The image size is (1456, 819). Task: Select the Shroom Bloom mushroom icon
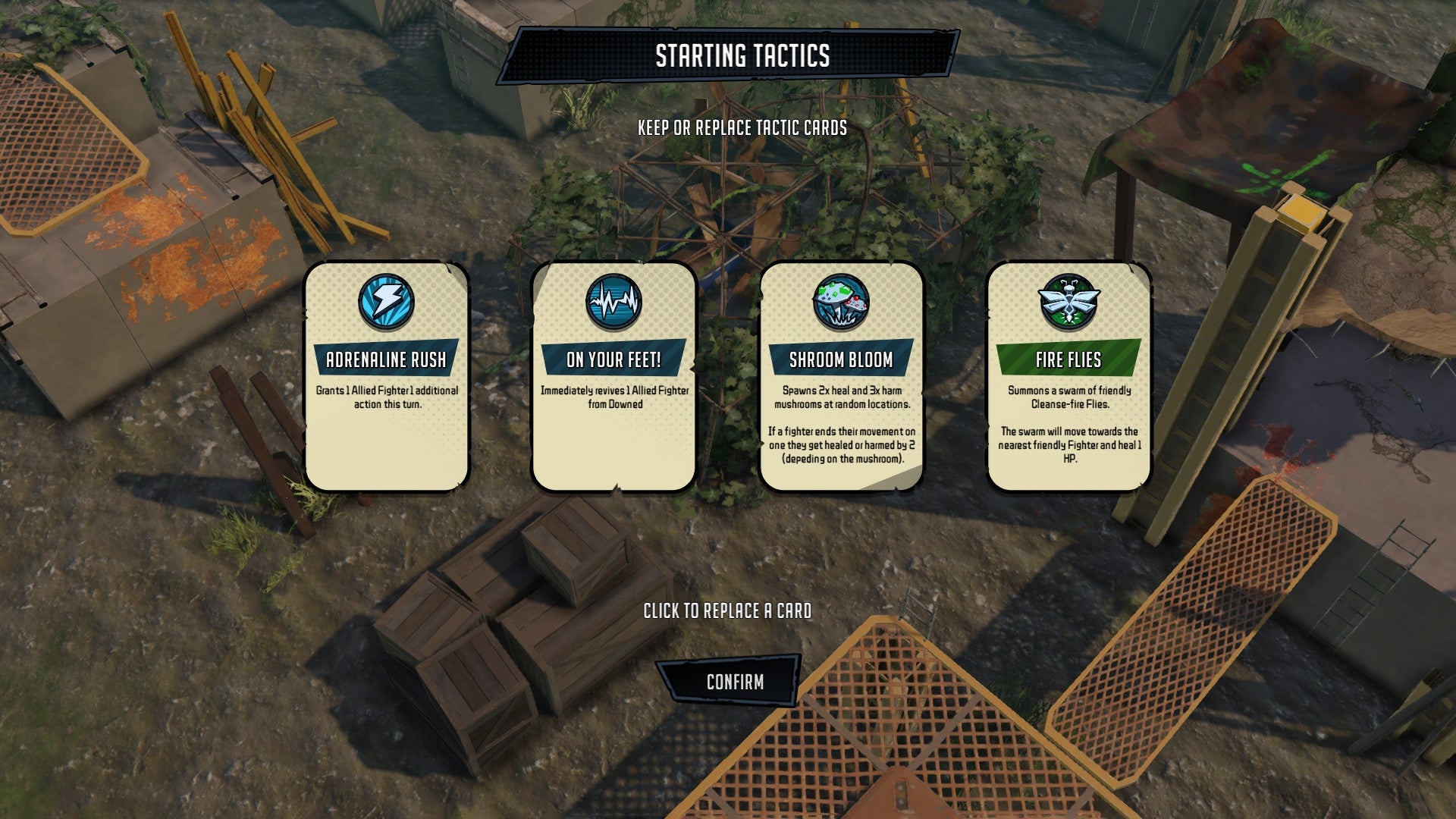[839, 301]
